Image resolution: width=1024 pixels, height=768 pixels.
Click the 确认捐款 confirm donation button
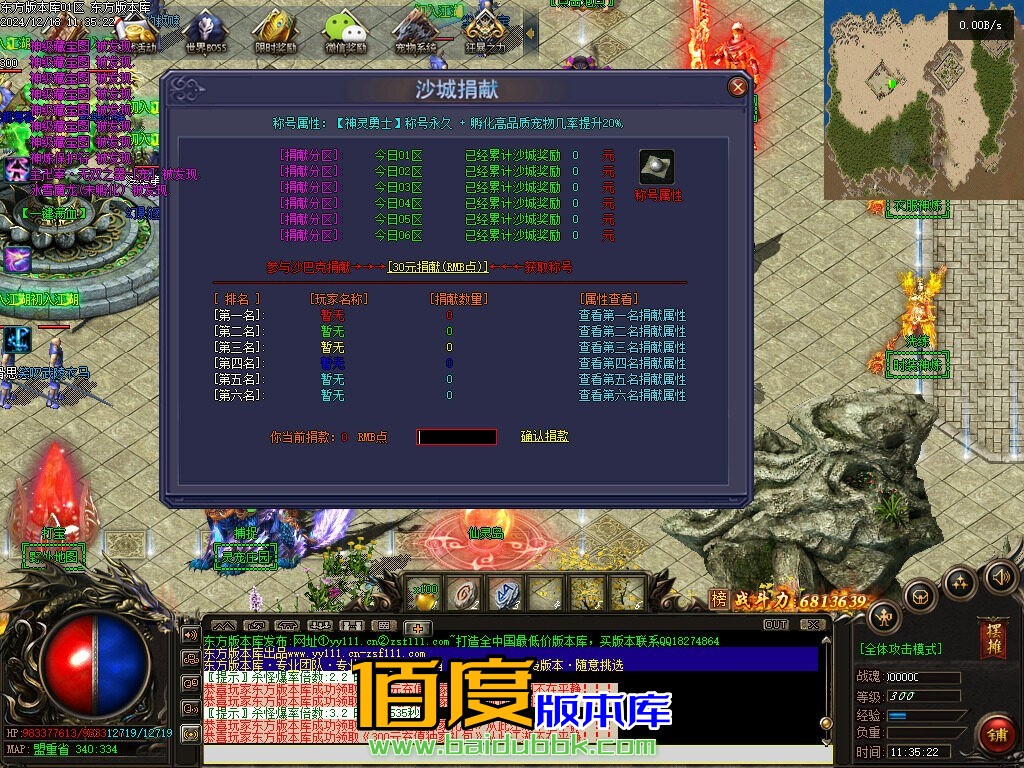(545, 437)
